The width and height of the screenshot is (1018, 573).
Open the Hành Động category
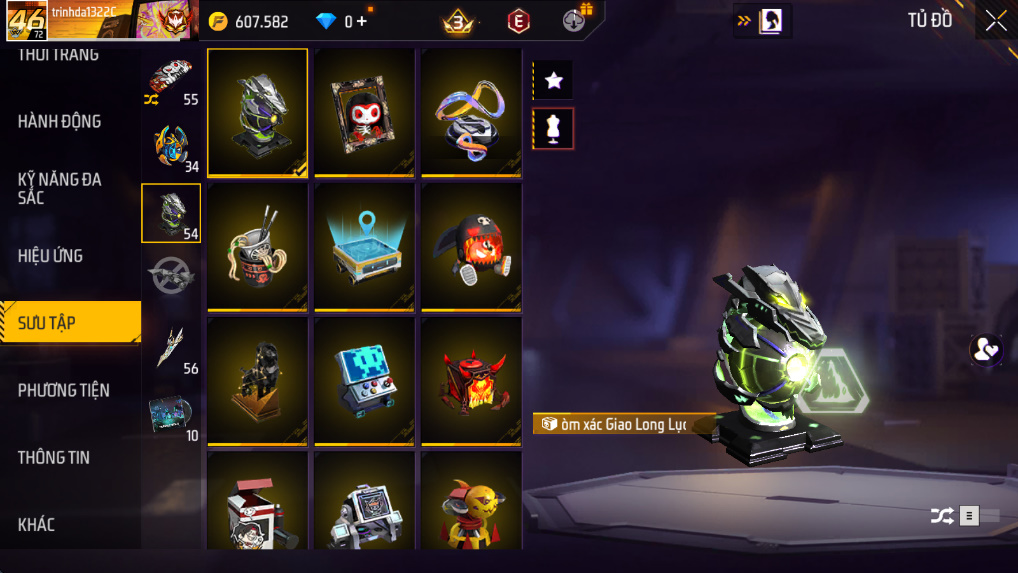pos(60,121)
